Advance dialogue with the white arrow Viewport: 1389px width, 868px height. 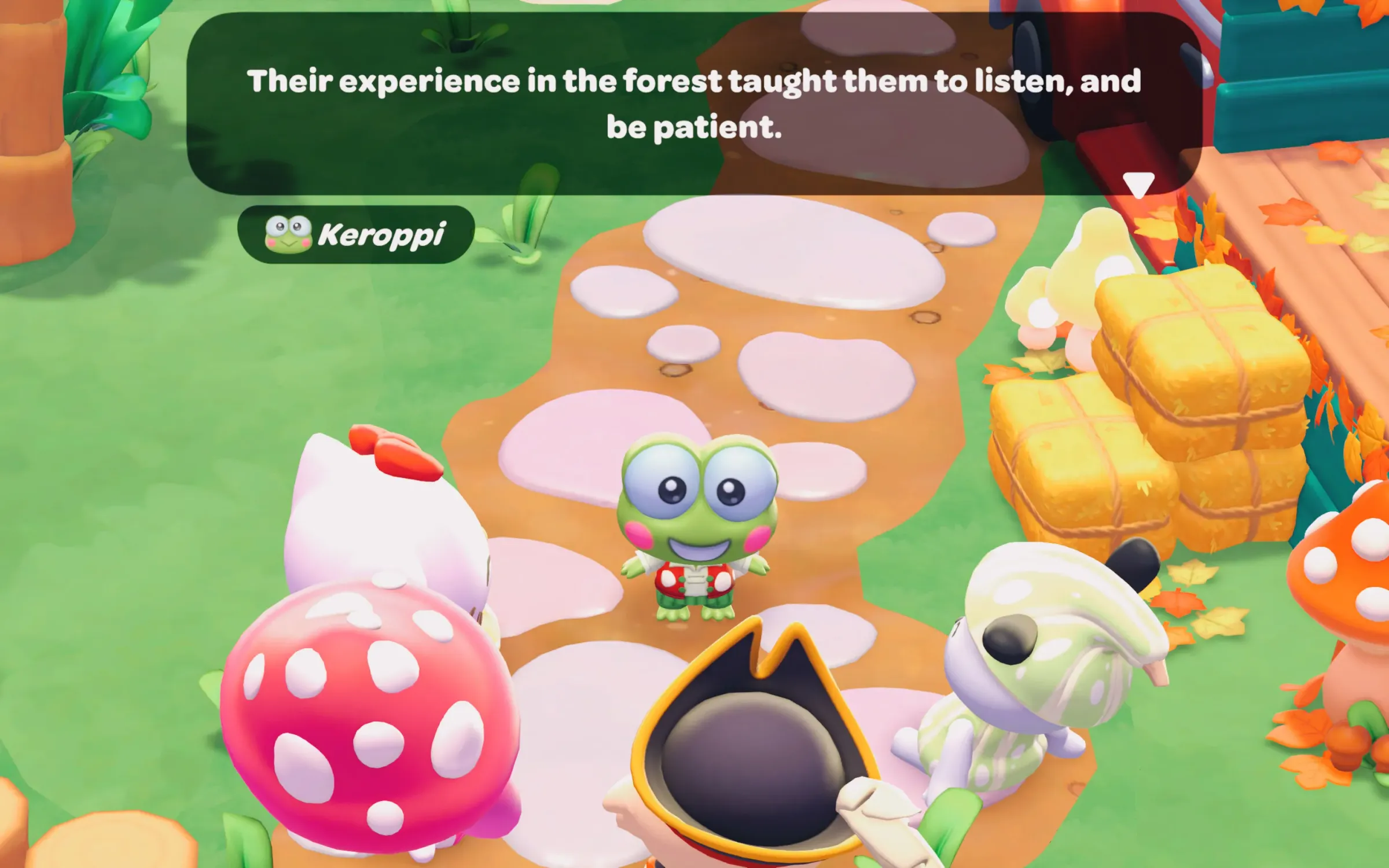1138,185
